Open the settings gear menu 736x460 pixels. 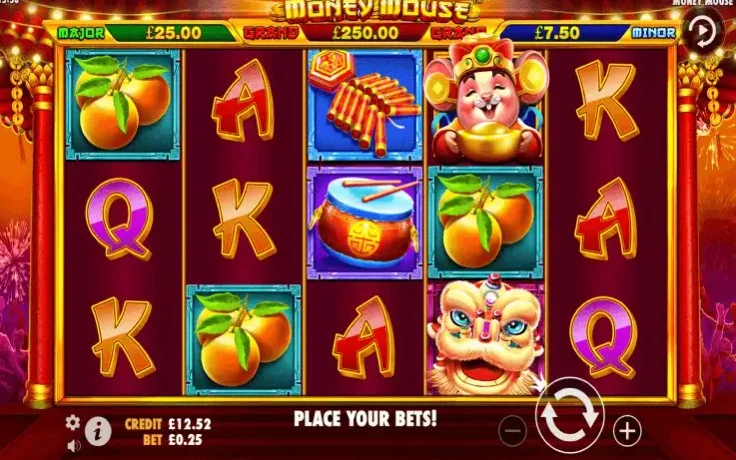click(x=73, y=422)
